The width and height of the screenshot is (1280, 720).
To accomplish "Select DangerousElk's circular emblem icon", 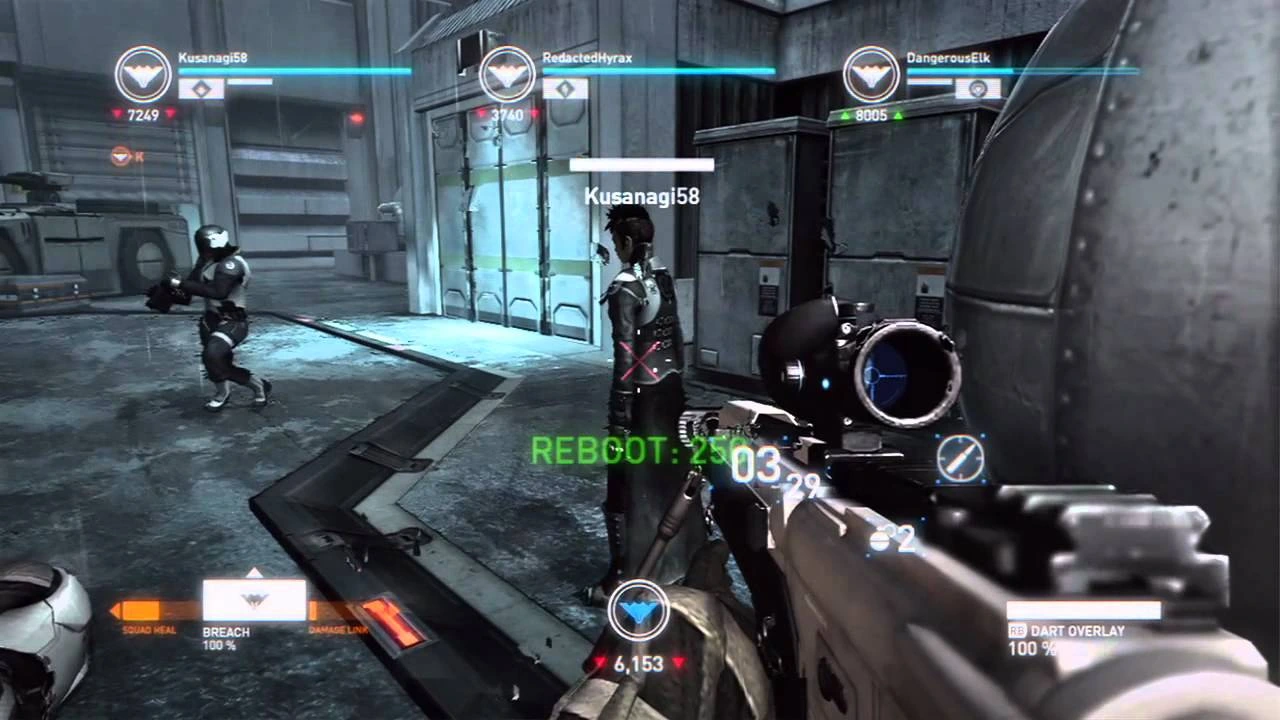I will (872, 73).
